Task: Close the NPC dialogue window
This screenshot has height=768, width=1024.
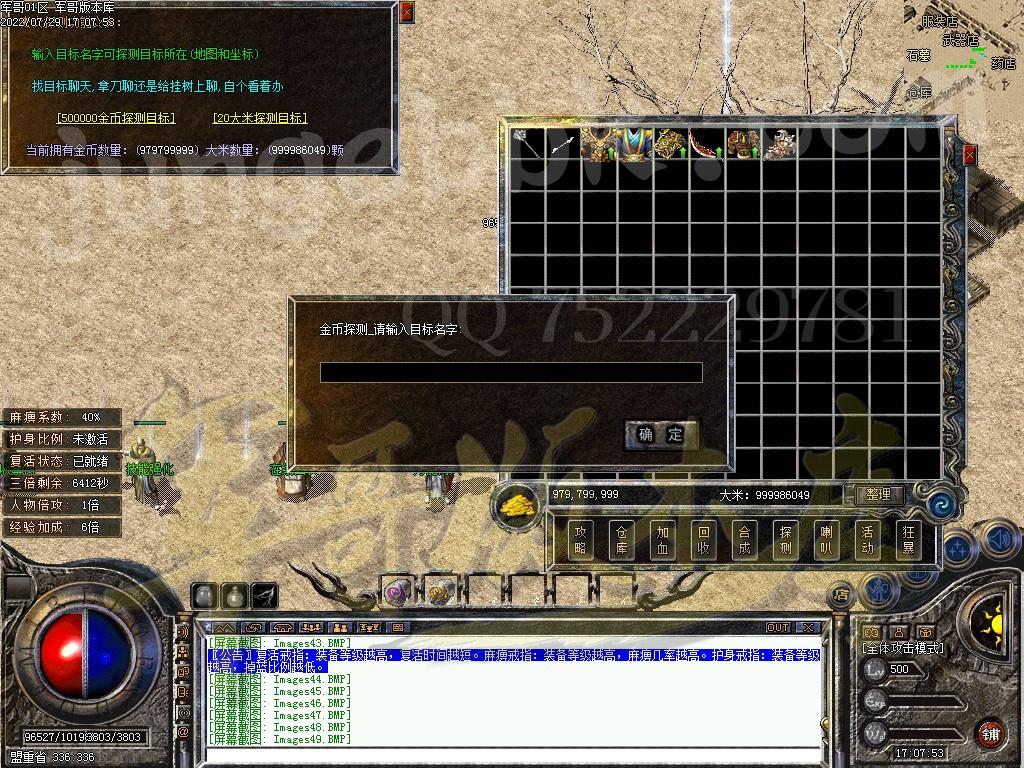Action: pyautogui.click(x=405, y=13)
